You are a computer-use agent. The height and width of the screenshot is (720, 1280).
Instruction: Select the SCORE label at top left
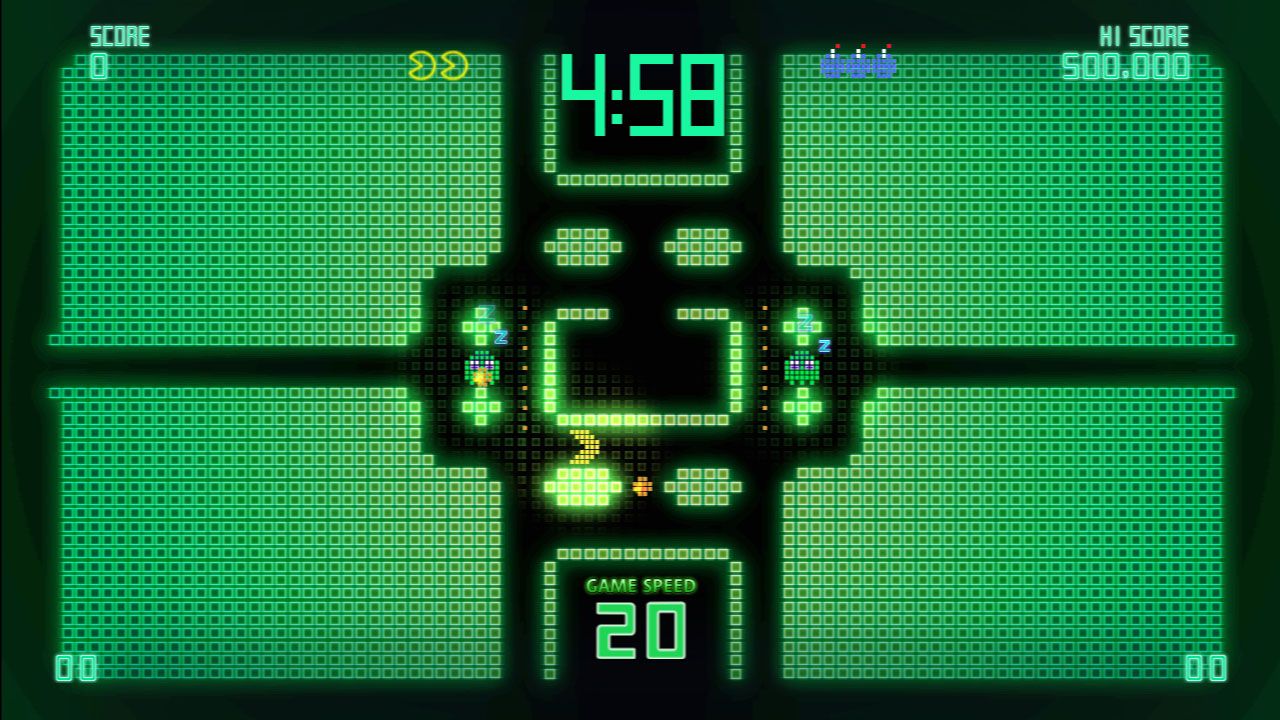click(x=120, y=35)
